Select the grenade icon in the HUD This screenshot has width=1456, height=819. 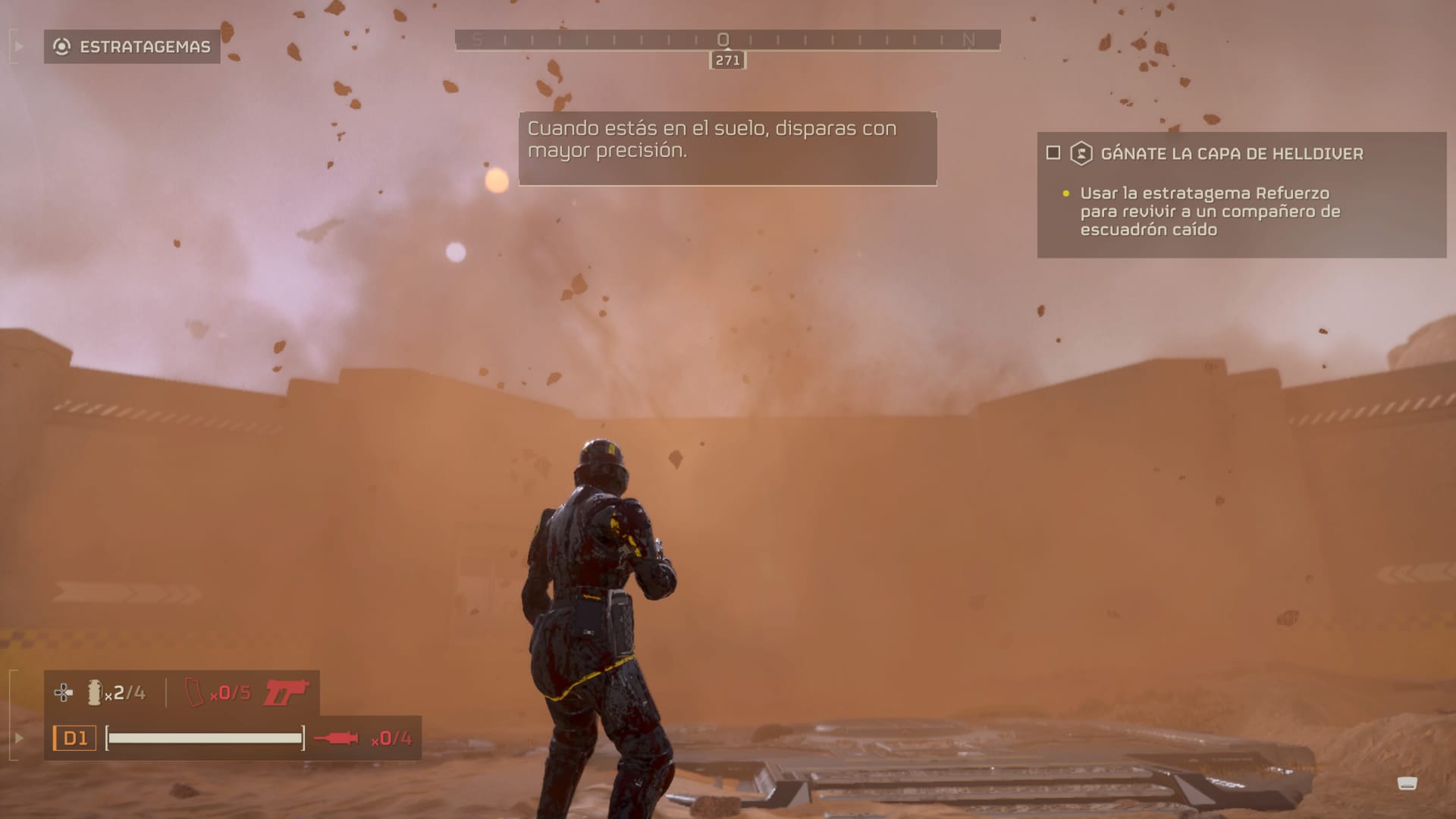click(x=95, y=692)
